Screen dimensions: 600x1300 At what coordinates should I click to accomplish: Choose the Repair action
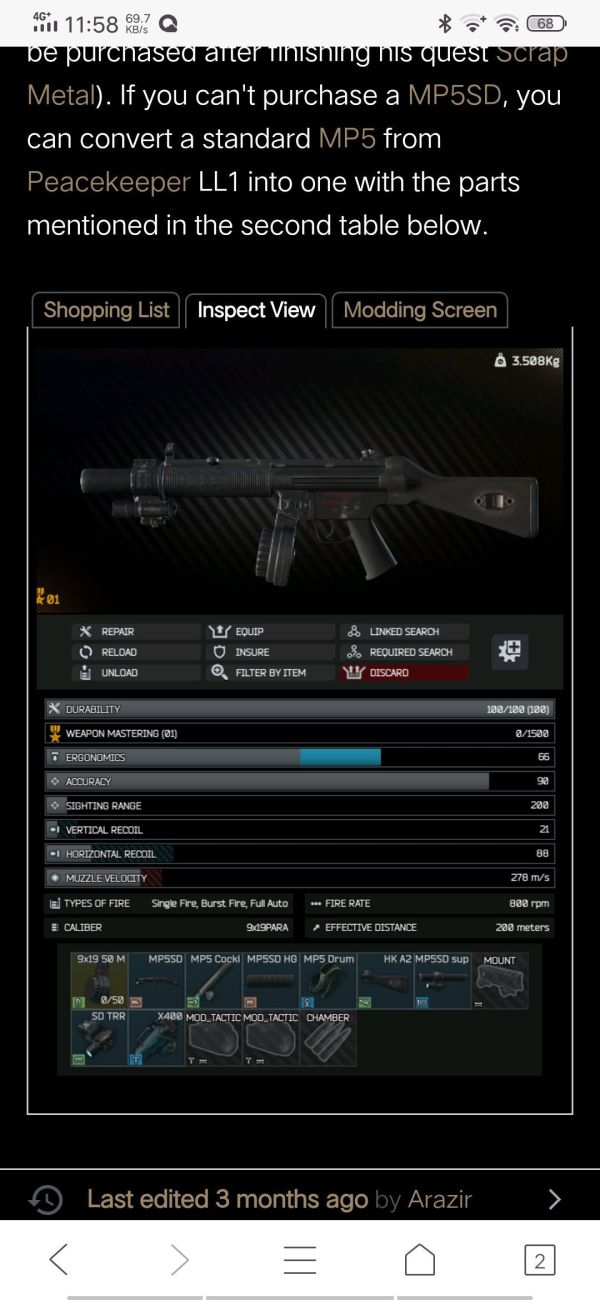[x=108, y=632]
